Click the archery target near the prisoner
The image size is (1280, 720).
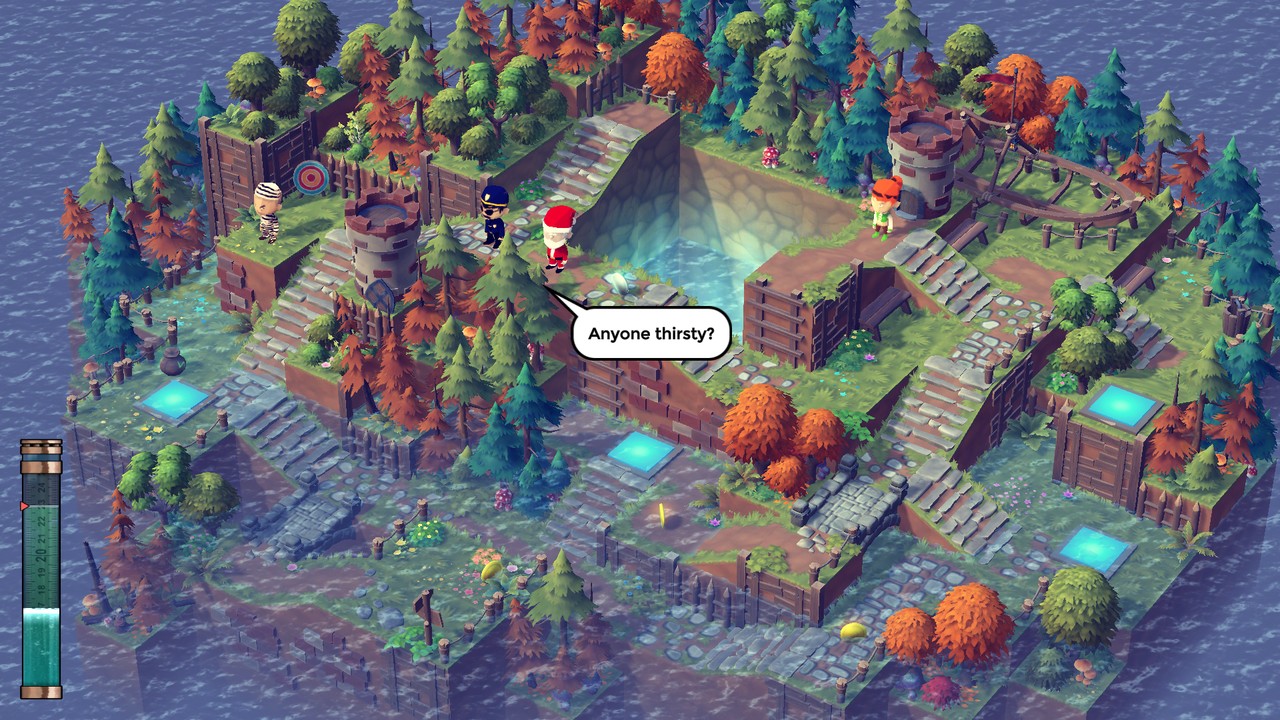(x=309, y=178)
